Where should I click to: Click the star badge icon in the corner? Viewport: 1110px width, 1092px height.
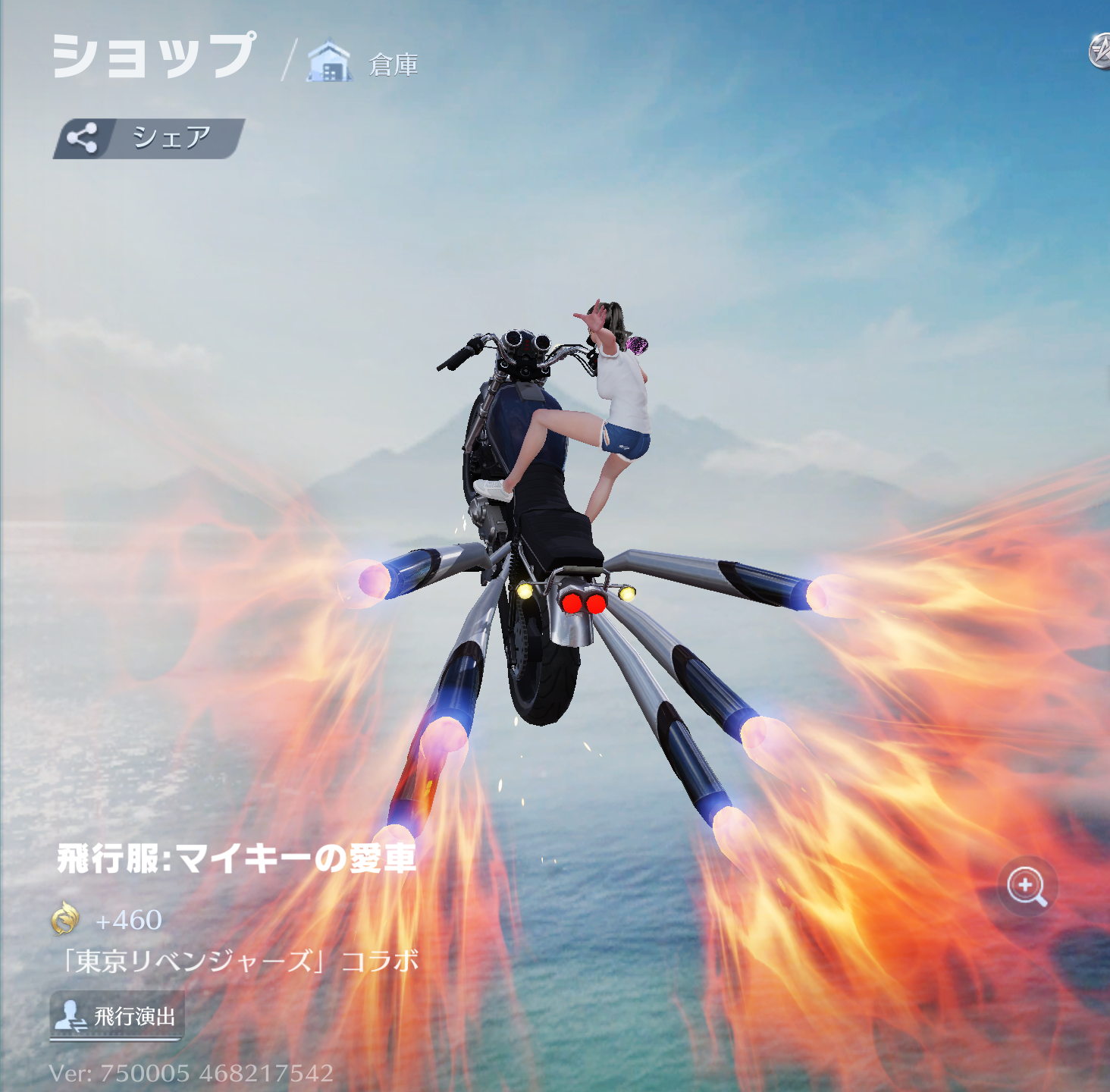coord(1100,52)
